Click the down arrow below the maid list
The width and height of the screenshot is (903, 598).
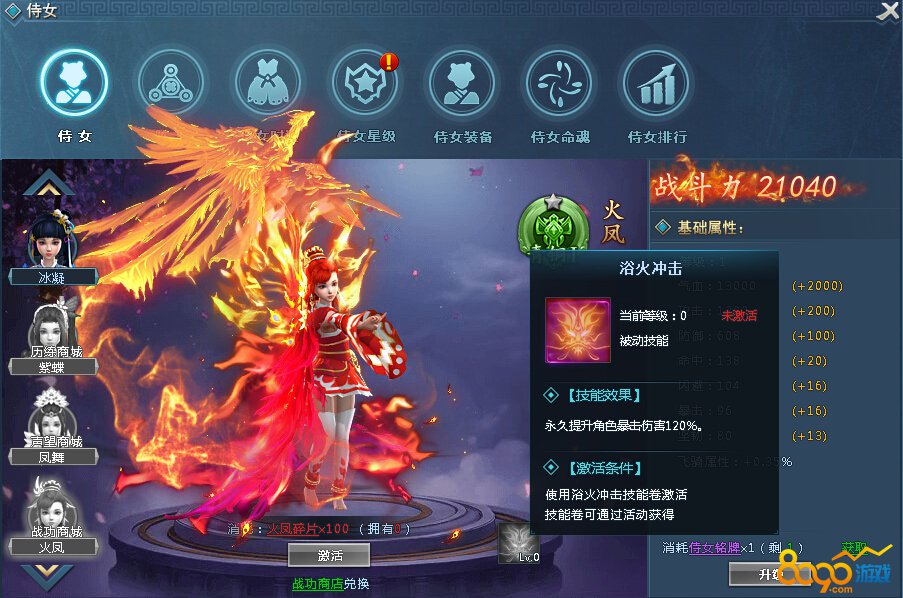pyautogui.click(x=48, y=576)
